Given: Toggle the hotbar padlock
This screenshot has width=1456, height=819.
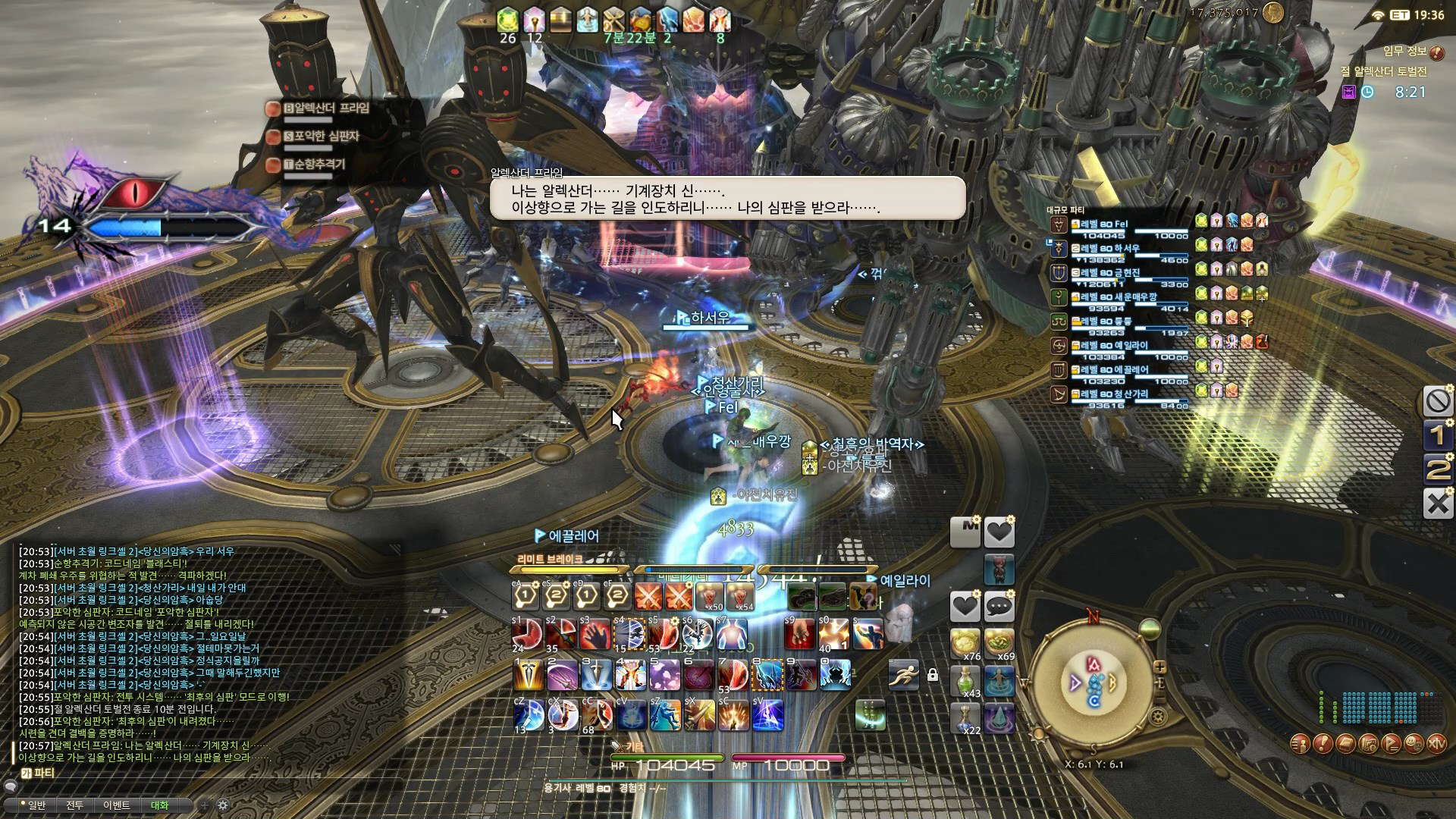Looking at the screenshot, I should (x=933, y=674).
